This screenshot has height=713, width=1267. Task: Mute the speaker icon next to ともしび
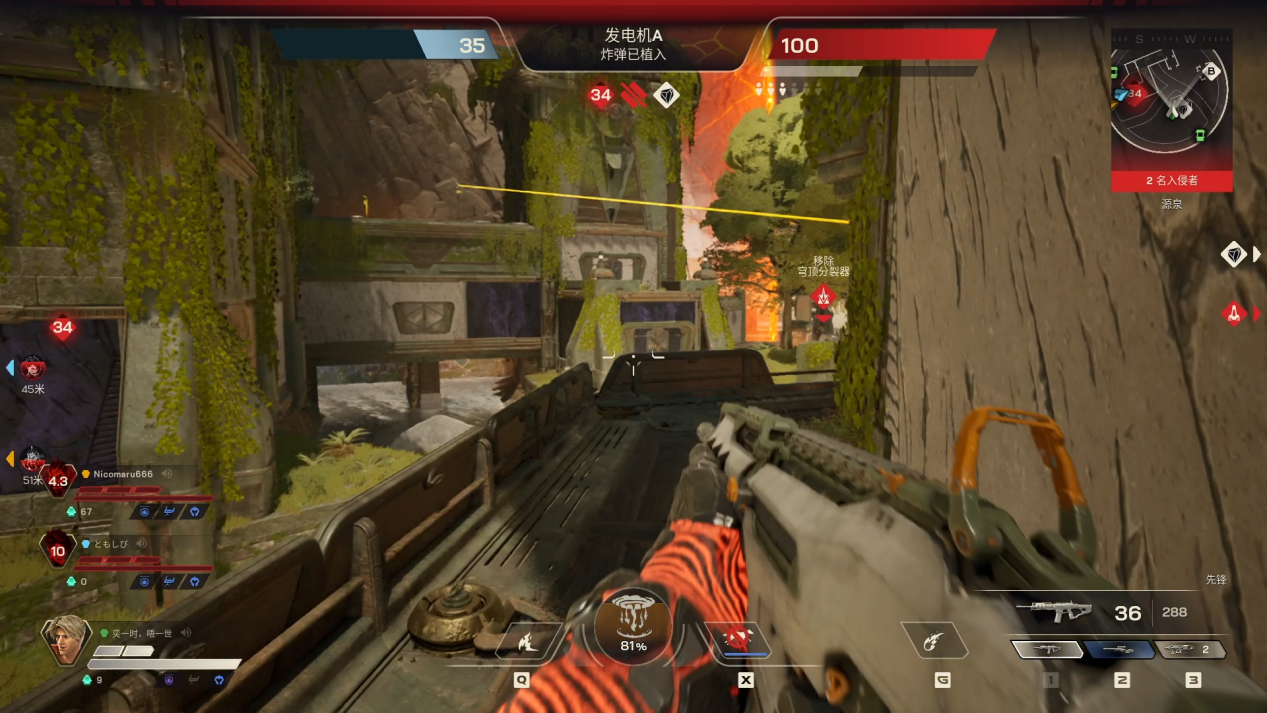(x=141, y=544)
